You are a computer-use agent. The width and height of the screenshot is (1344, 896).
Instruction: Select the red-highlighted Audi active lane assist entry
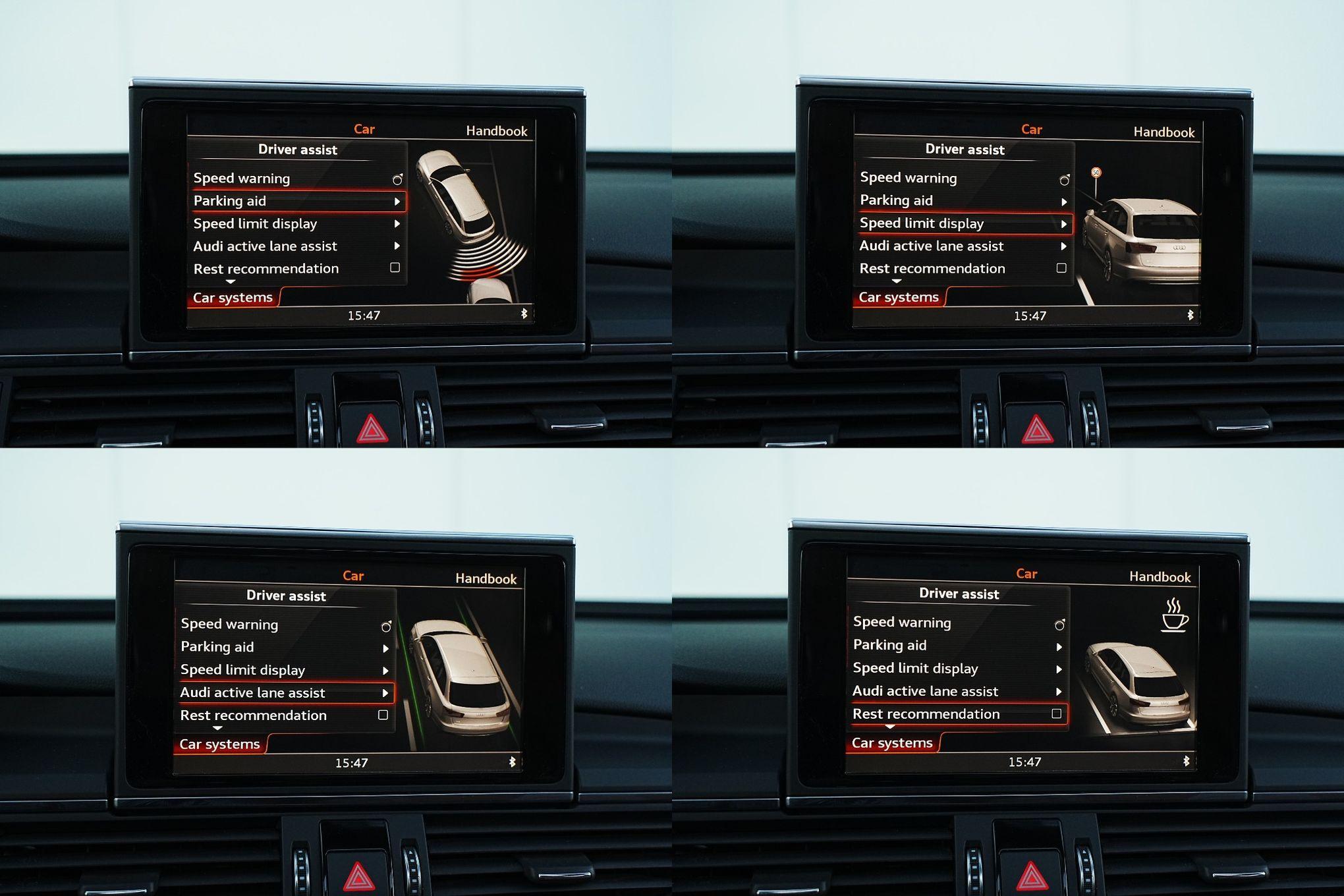pos(285,692)
